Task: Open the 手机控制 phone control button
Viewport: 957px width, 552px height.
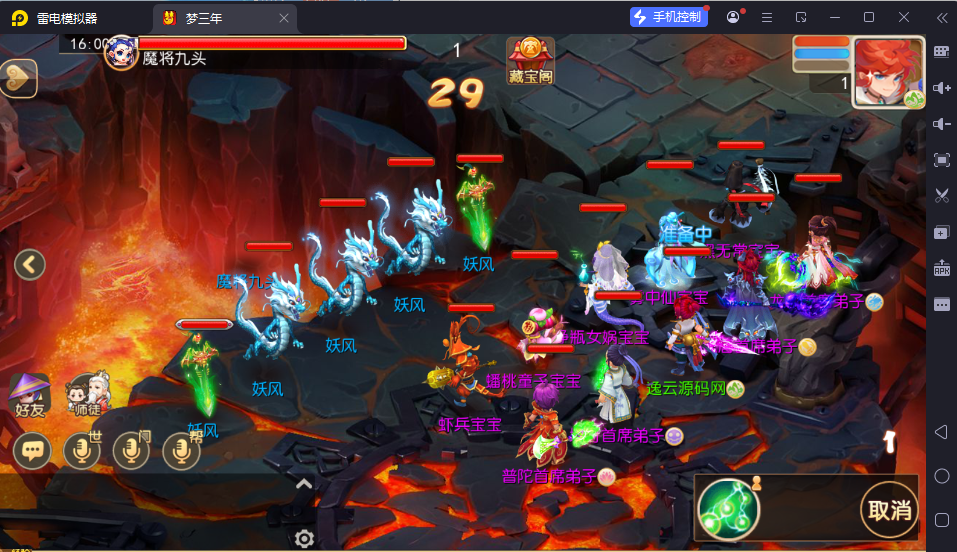Action: click(x=669, y=17)
